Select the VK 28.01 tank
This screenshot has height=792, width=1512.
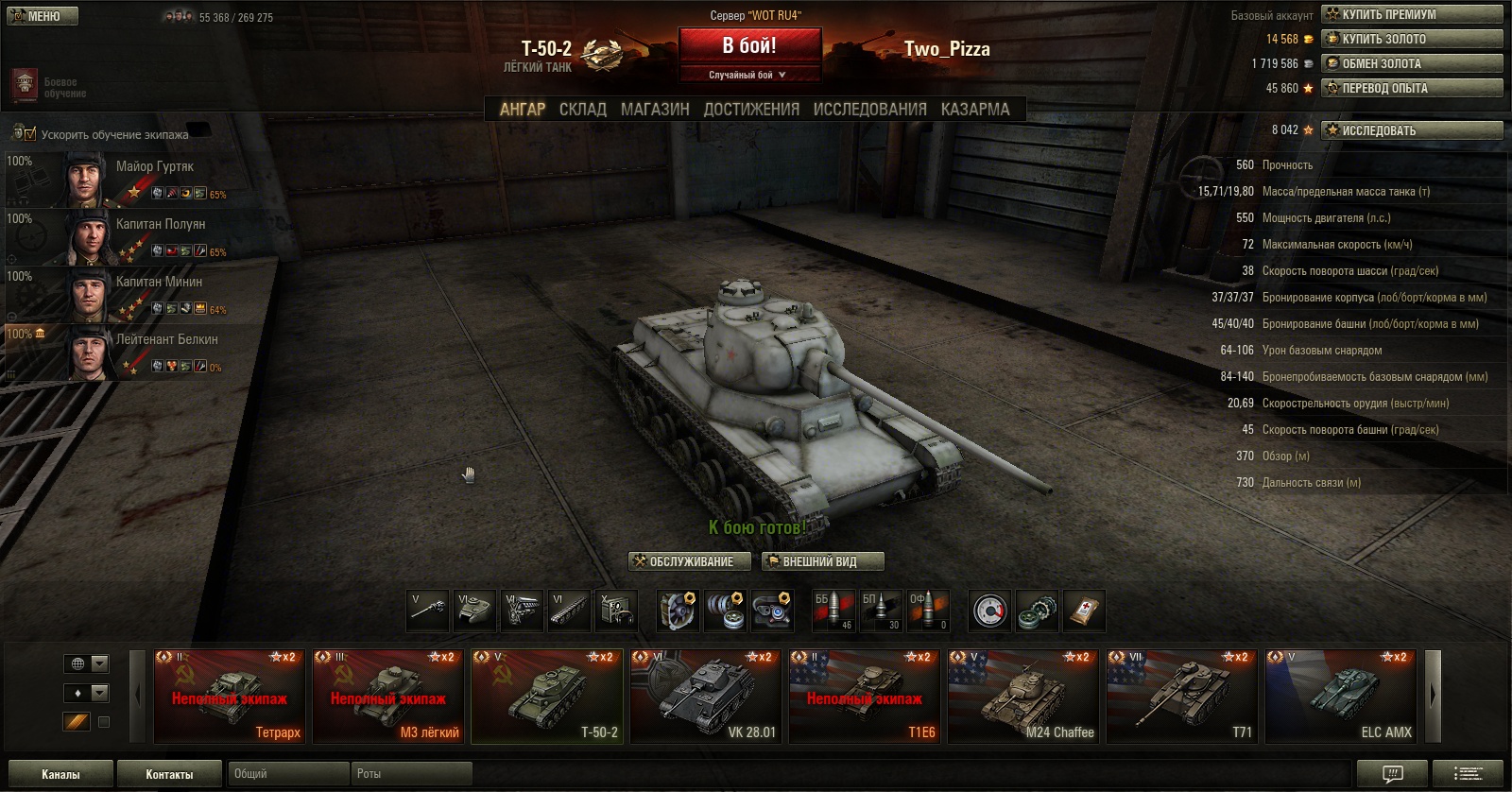(x=706, y=697)
